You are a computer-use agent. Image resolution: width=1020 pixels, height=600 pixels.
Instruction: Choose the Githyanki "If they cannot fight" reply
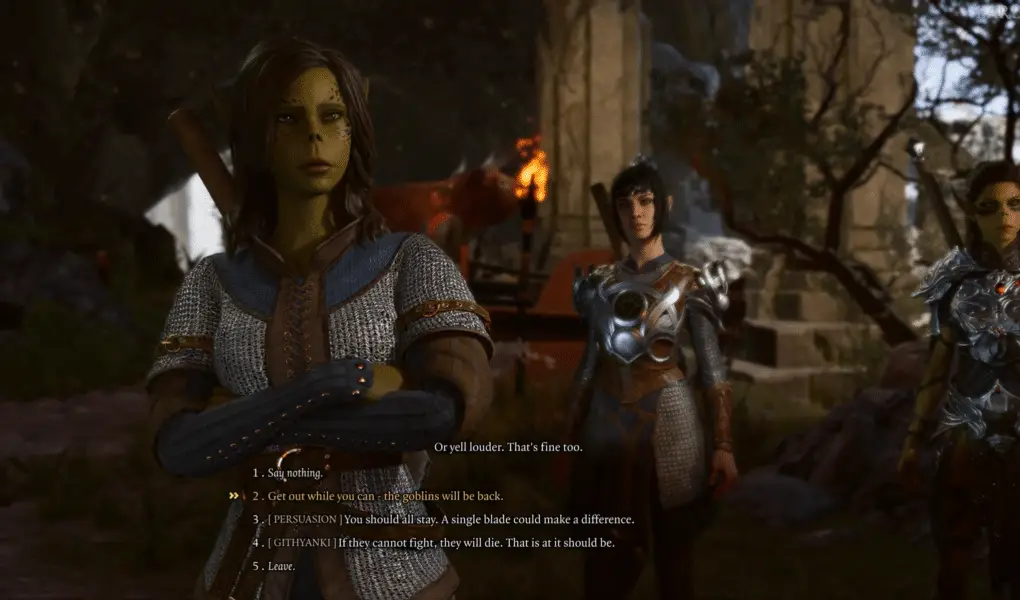click(440, 542)
